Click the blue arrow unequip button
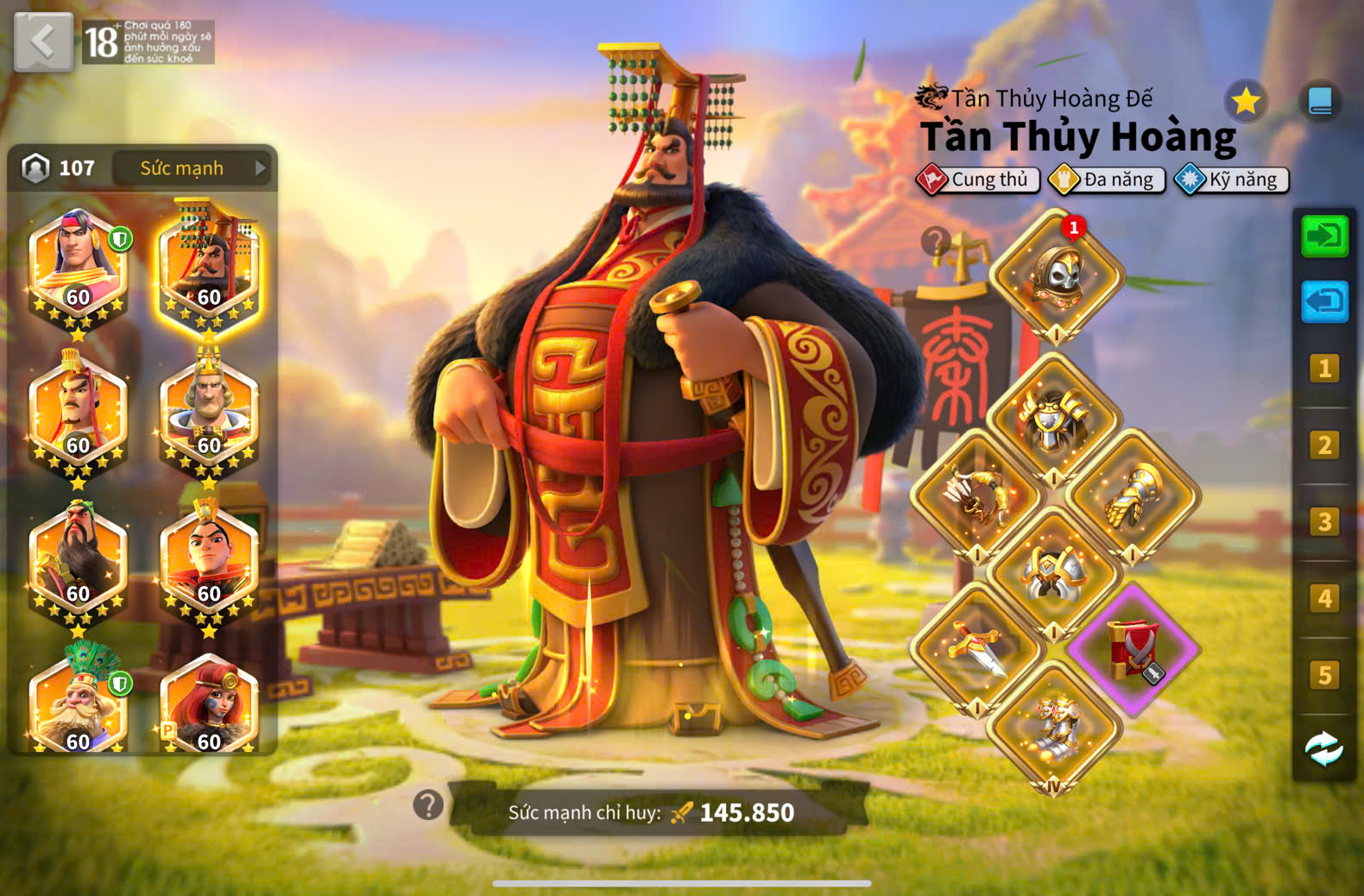 point(1324,301)
